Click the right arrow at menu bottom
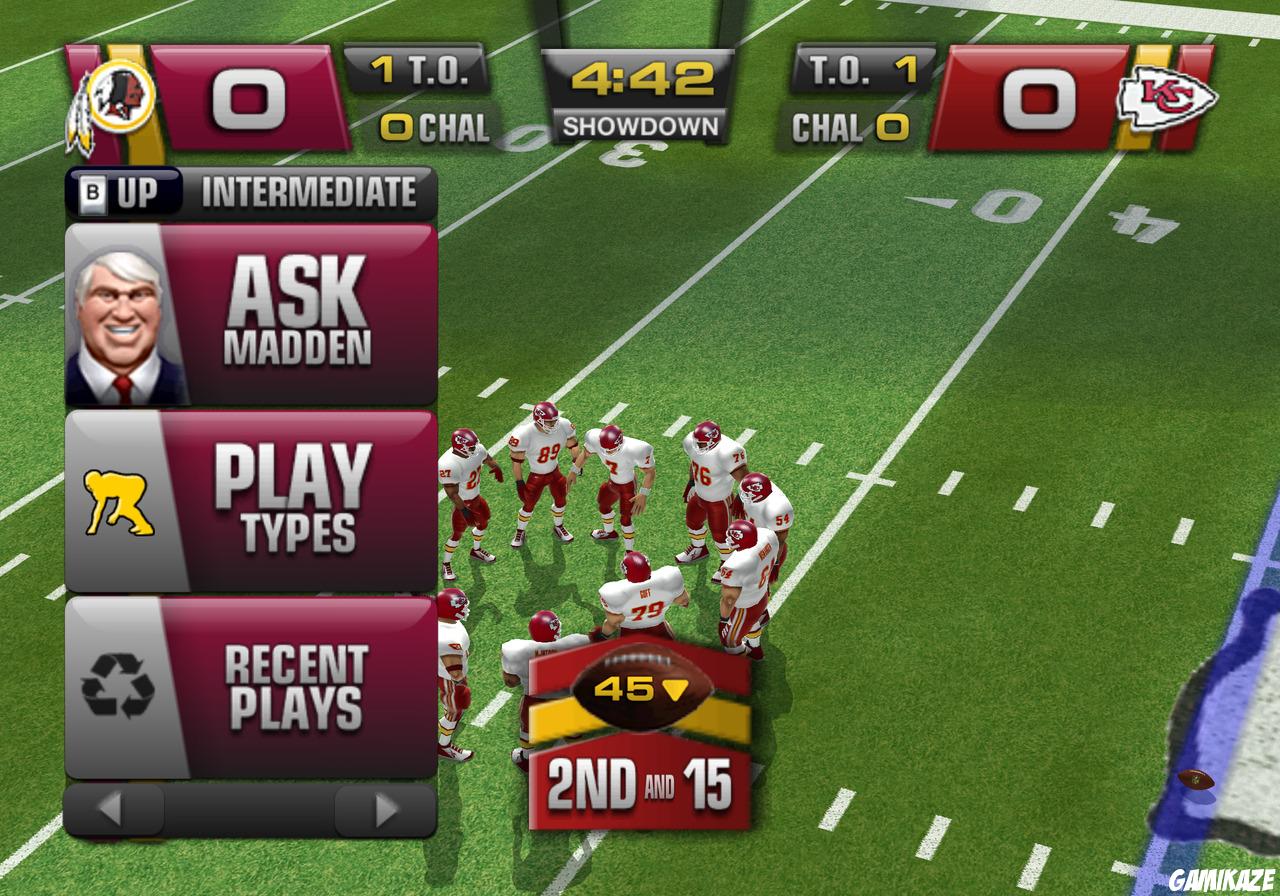 coord(380,806)
